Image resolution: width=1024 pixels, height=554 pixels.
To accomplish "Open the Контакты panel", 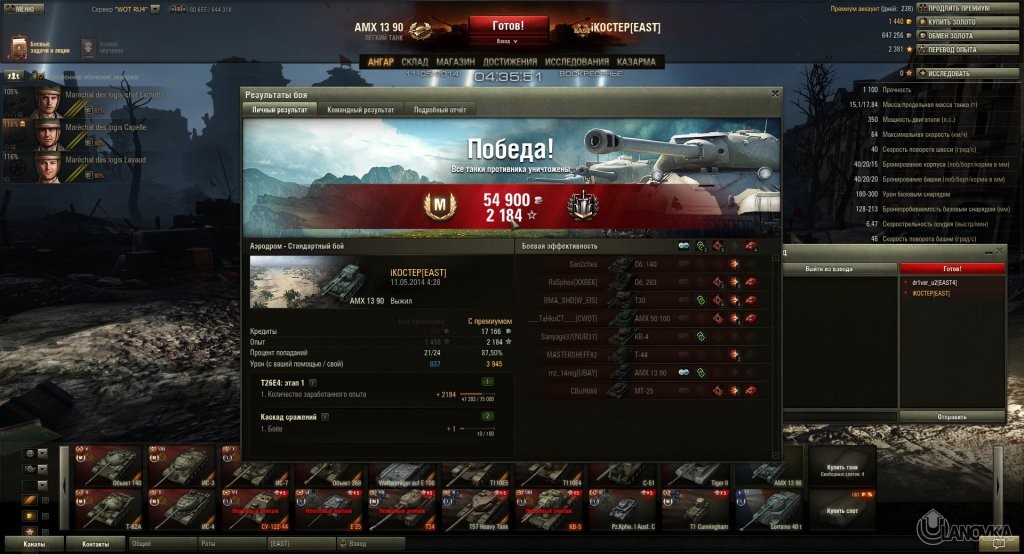I will [x=96, y=544].
